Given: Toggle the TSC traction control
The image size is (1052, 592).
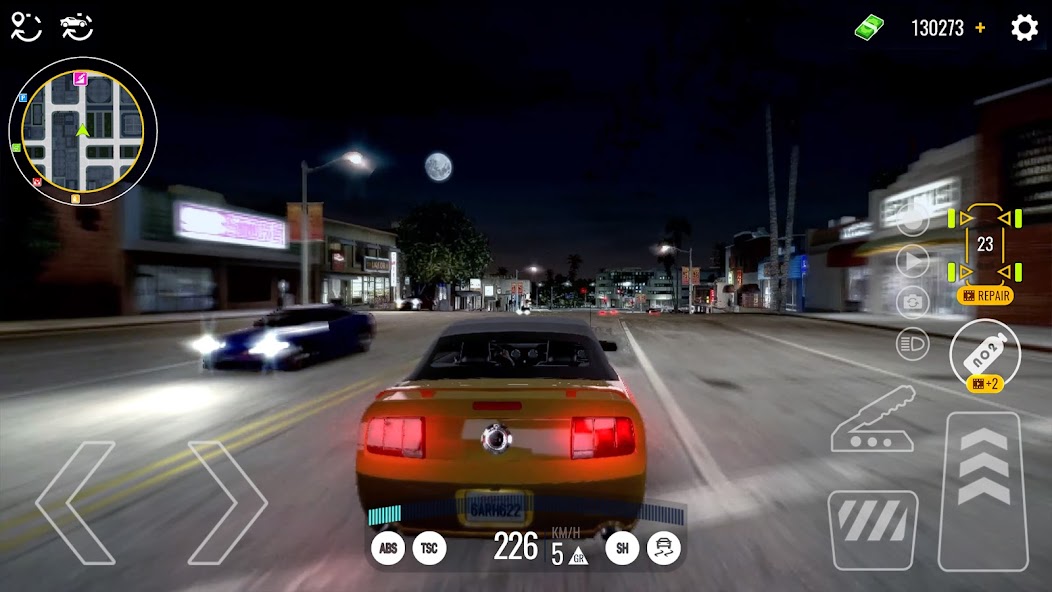Looking at the screenshot, I should (430, 548).
